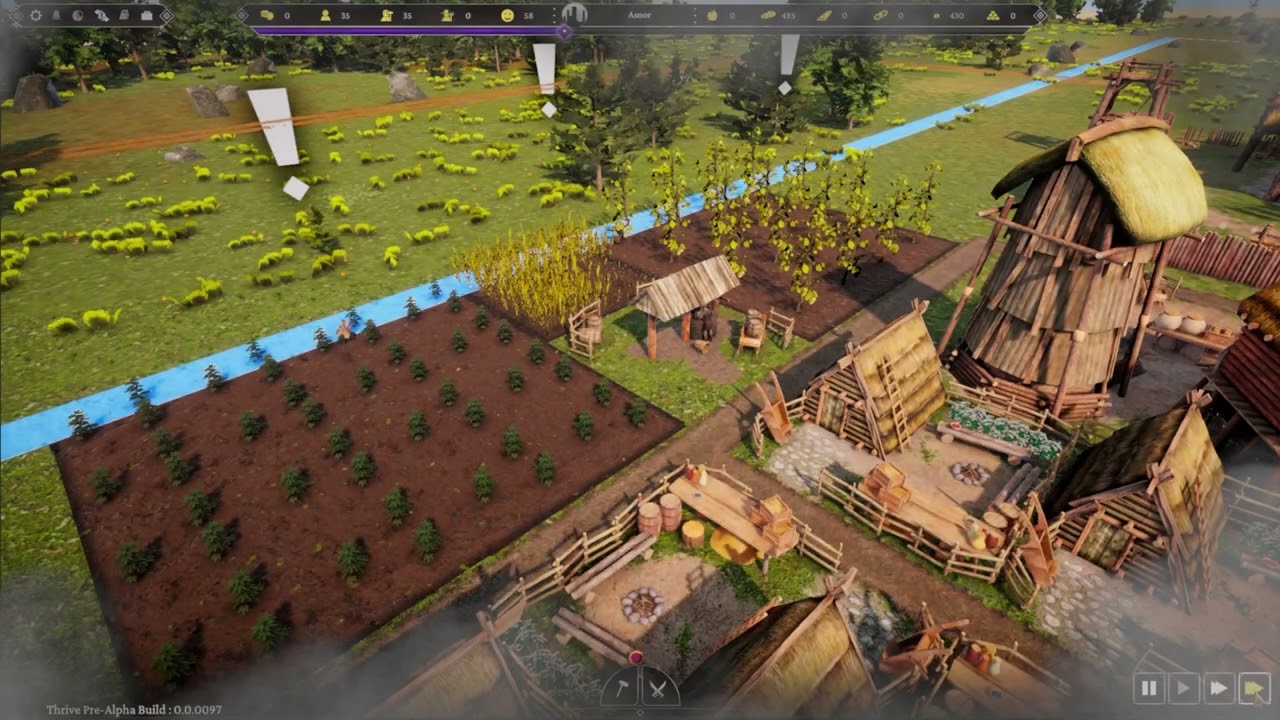Screen dimensions: 1280x720
Task: Open the crossed swords military button
Action: (657, 688)
